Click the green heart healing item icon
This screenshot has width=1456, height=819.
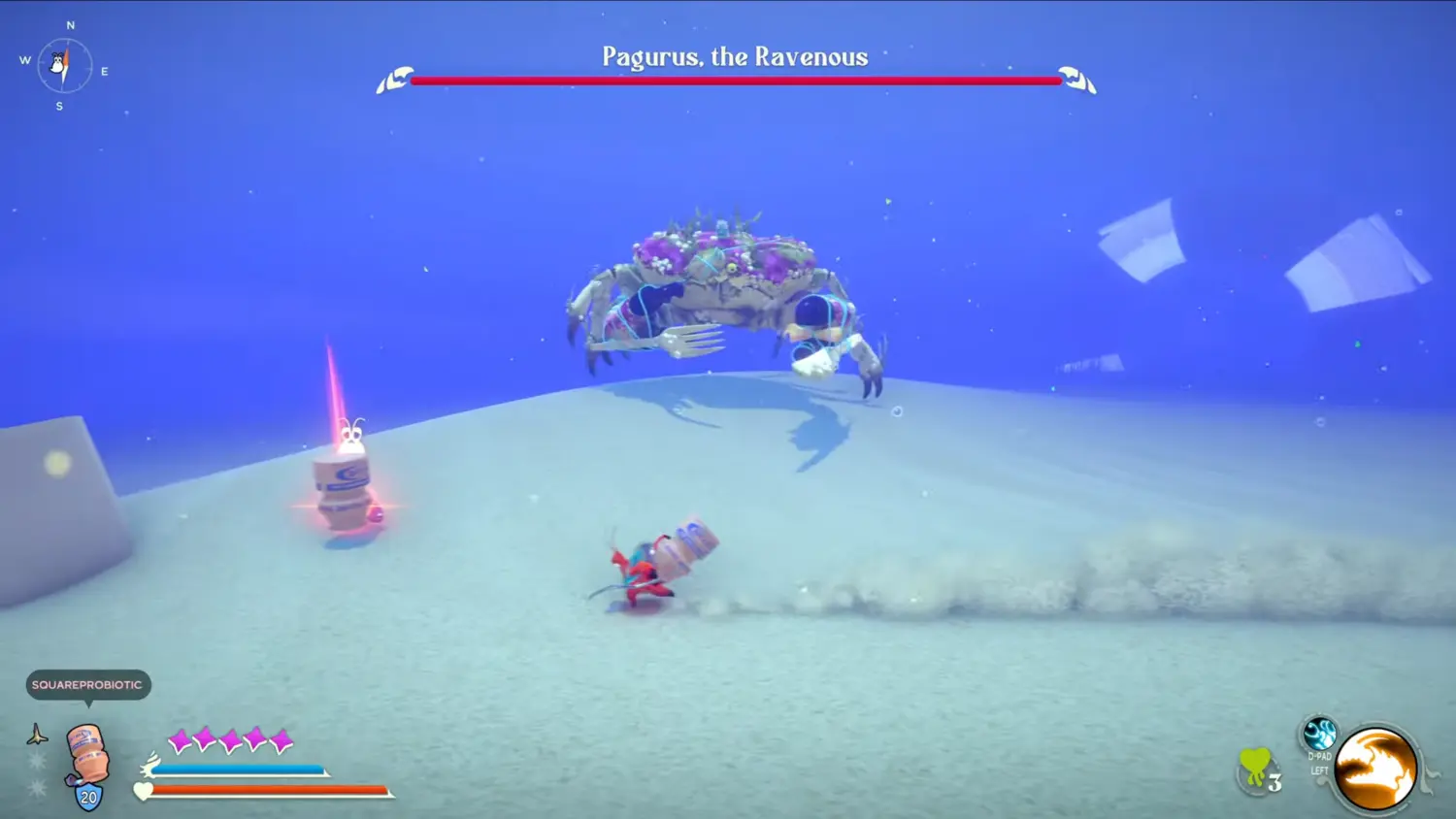(x=1255, y=763)
